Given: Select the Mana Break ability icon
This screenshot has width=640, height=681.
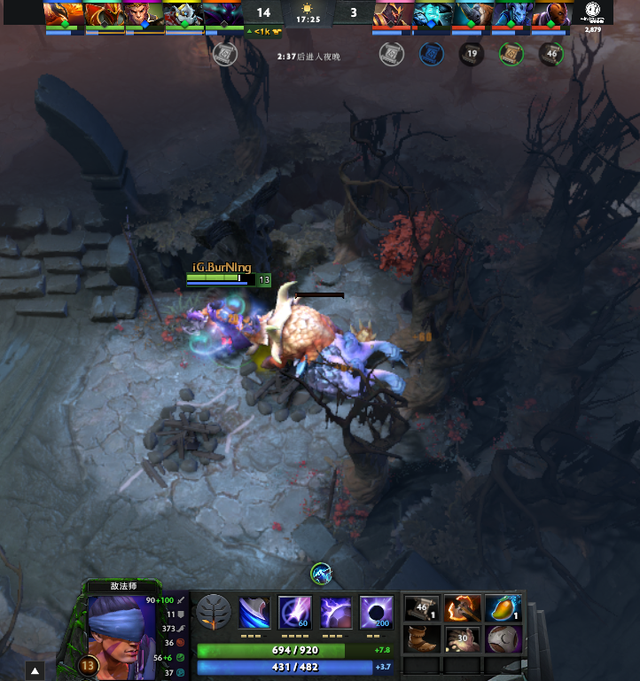Looking at the screenshot, I should coord(254,612).
